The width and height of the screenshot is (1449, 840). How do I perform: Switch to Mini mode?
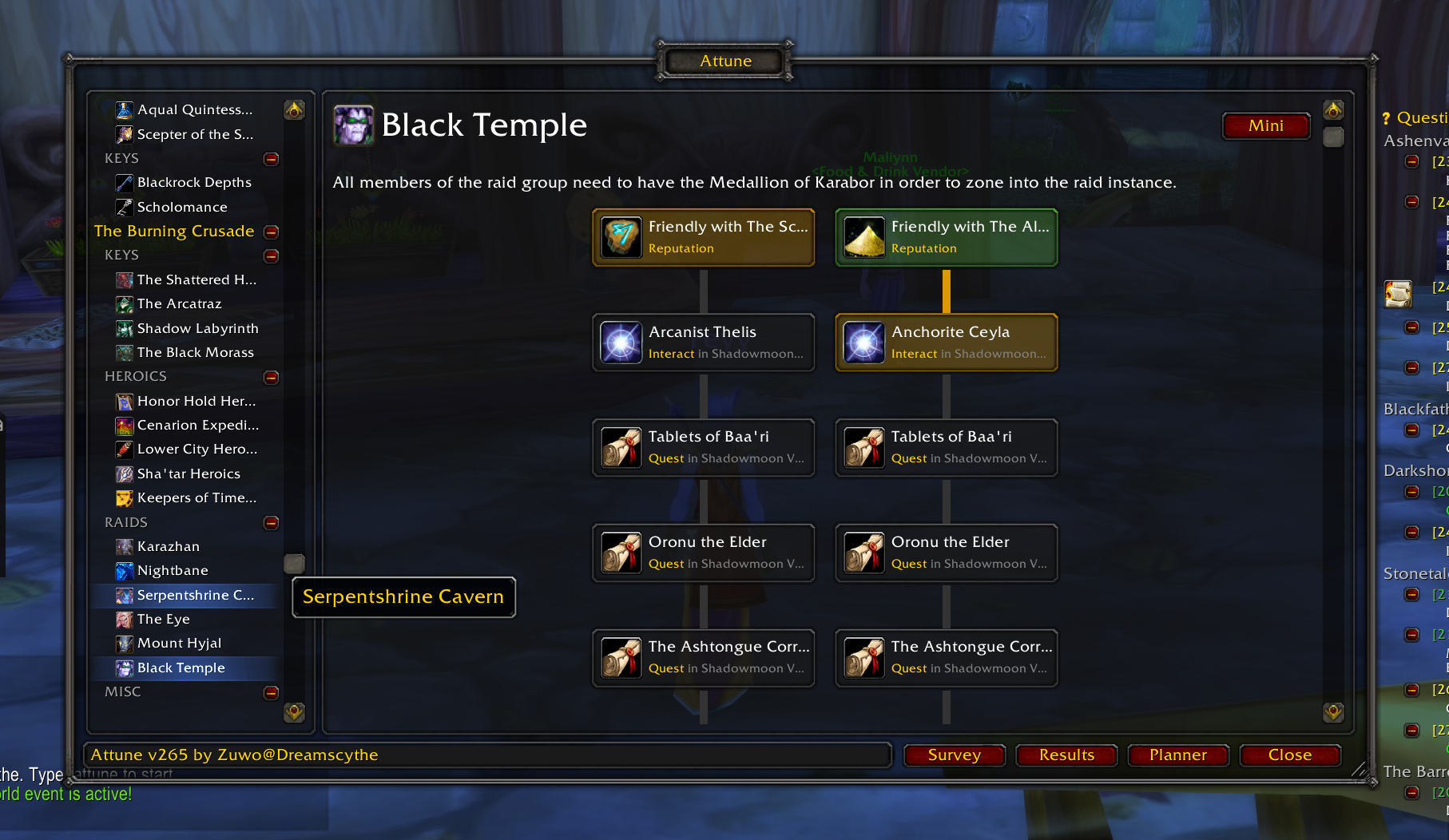point(1265,125)
